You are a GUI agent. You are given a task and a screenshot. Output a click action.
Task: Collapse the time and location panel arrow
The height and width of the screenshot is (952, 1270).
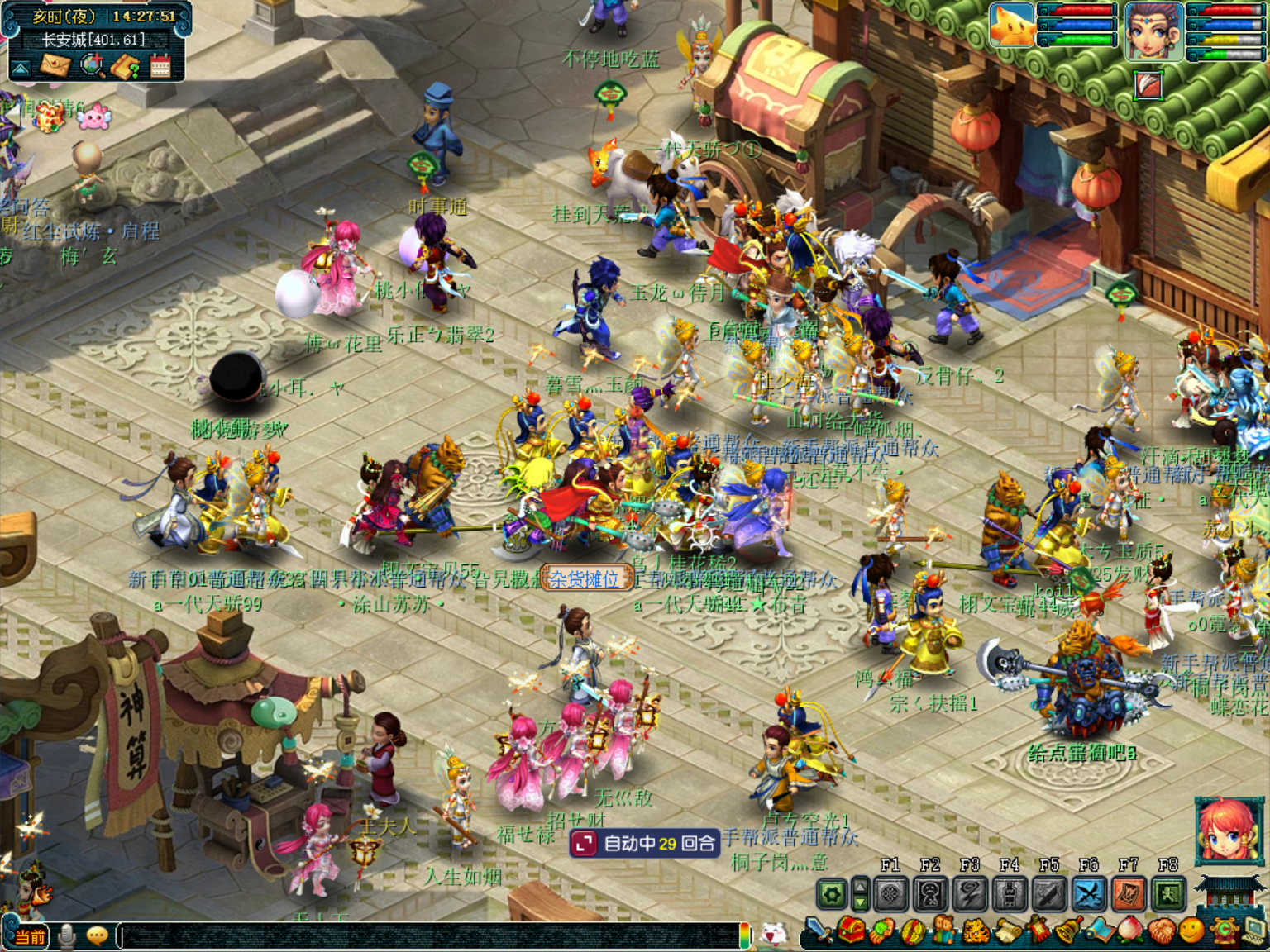(x=21, y=68)
